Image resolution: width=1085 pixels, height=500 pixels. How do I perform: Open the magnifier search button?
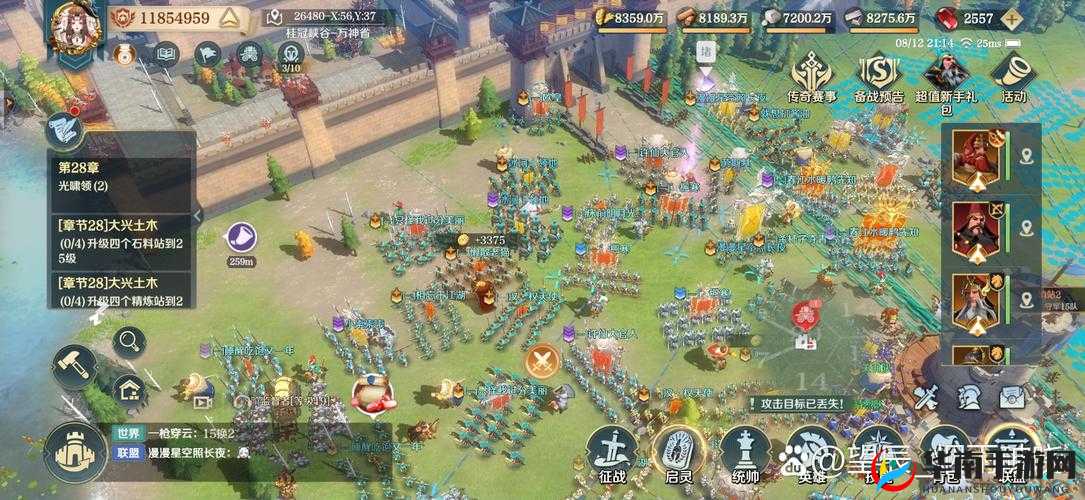[x=130, y=342]
